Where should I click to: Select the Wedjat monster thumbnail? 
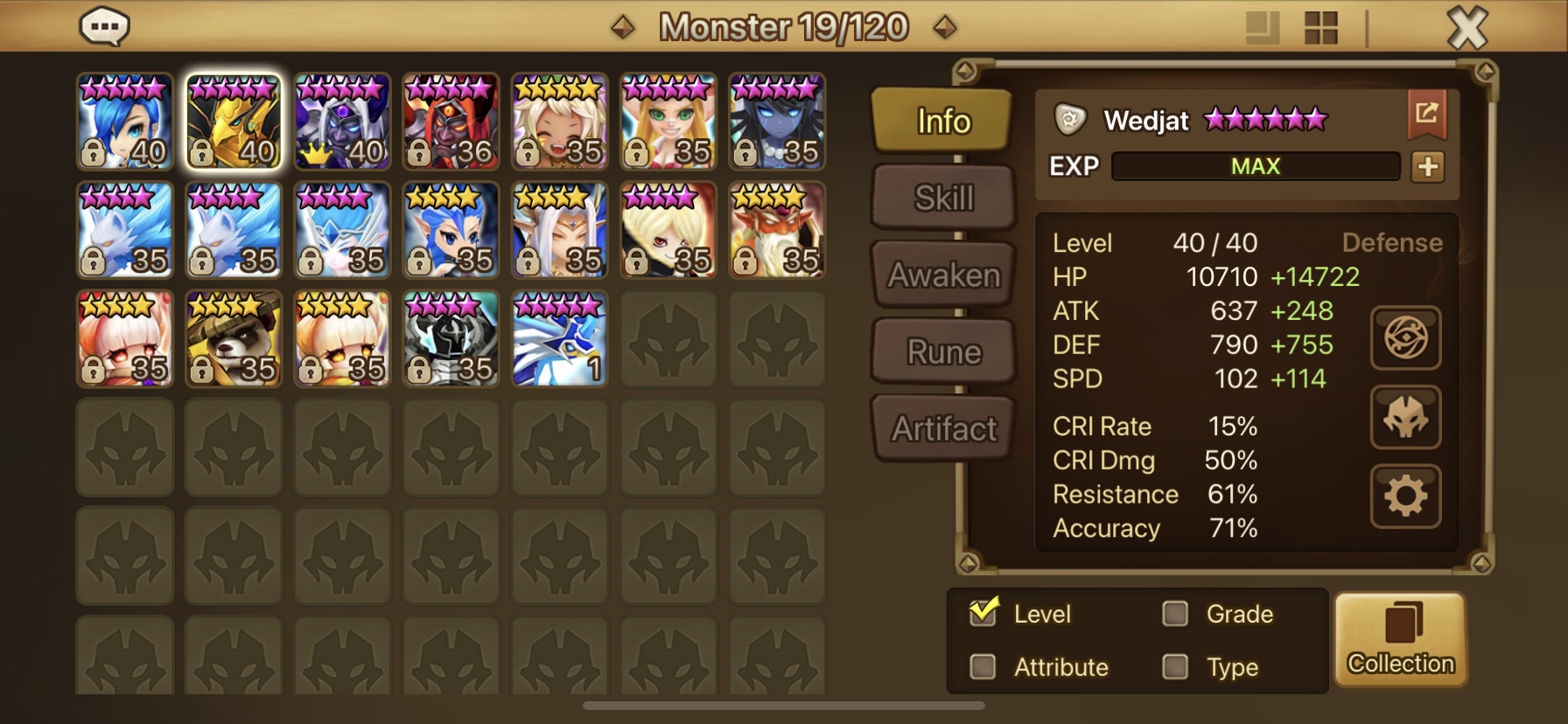234,121
